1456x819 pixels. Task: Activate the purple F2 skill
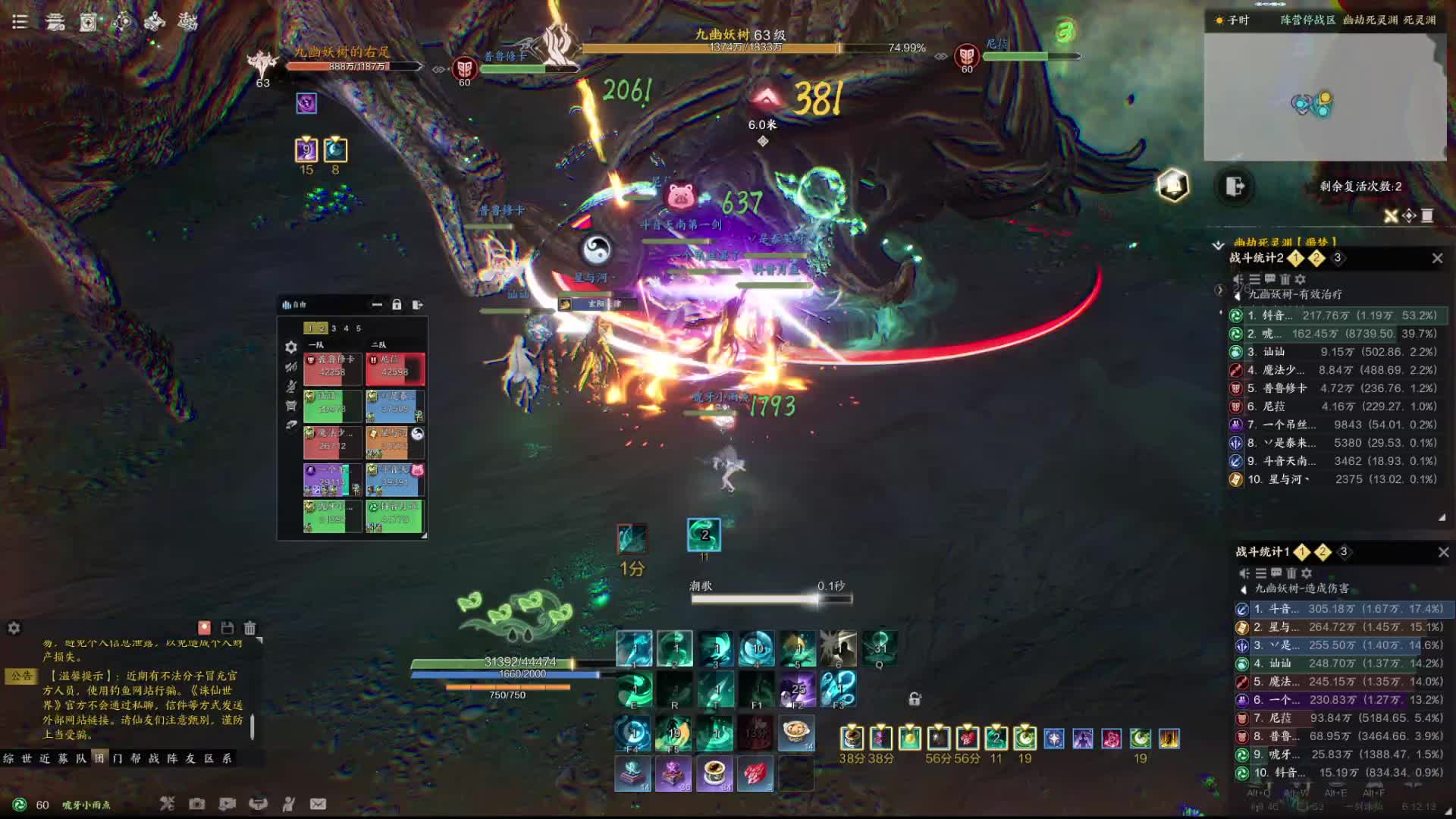(x=797, y=689)
